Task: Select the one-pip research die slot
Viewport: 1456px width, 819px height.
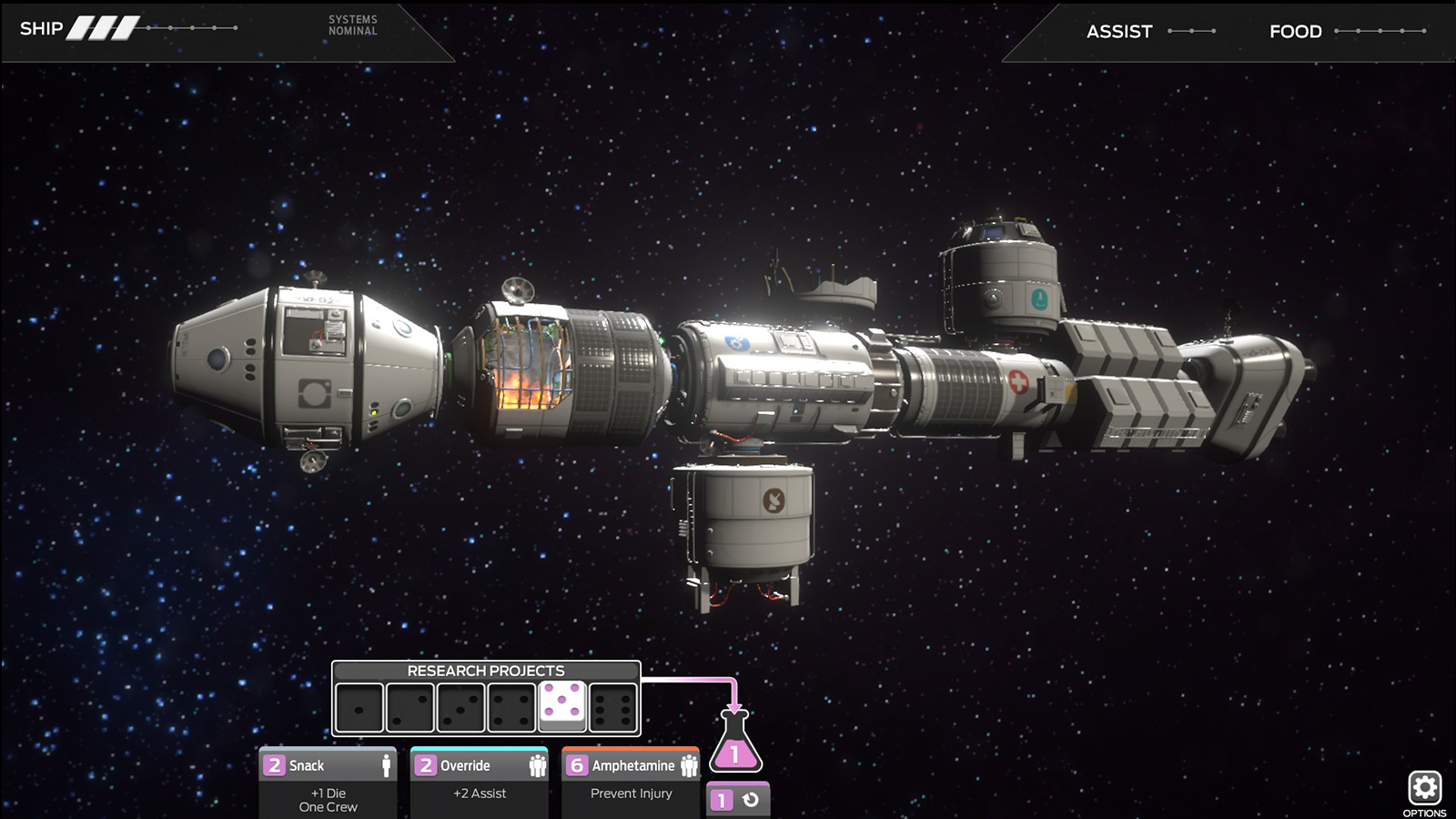Action: click(x=359, y=708)
